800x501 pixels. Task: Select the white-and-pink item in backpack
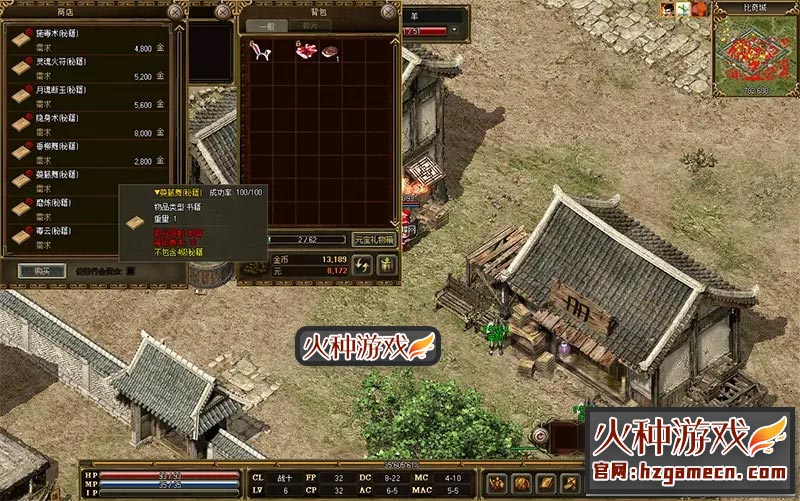point(259,48)
